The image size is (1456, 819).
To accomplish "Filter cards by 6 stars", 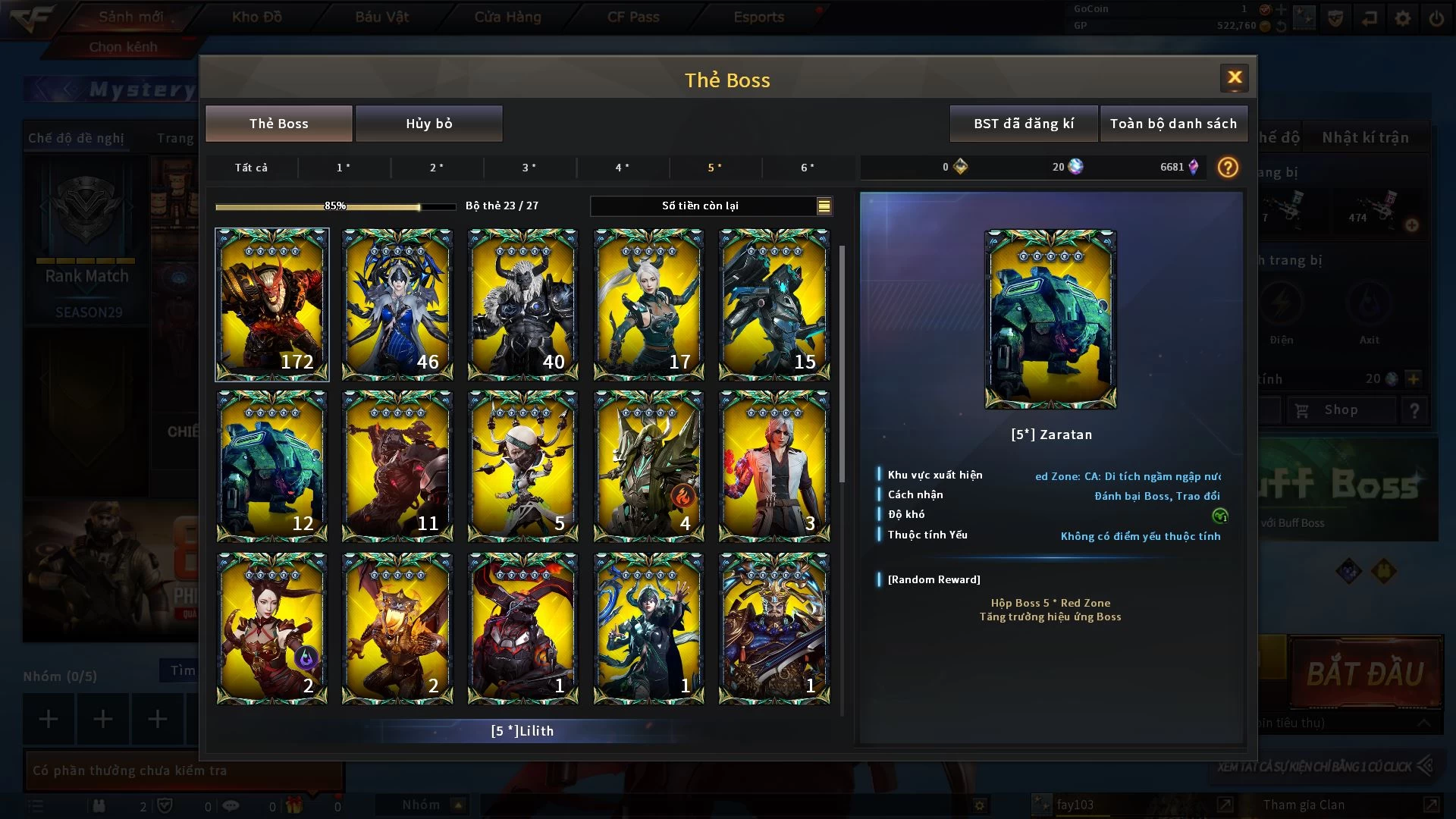I will (x=808, y=168).
